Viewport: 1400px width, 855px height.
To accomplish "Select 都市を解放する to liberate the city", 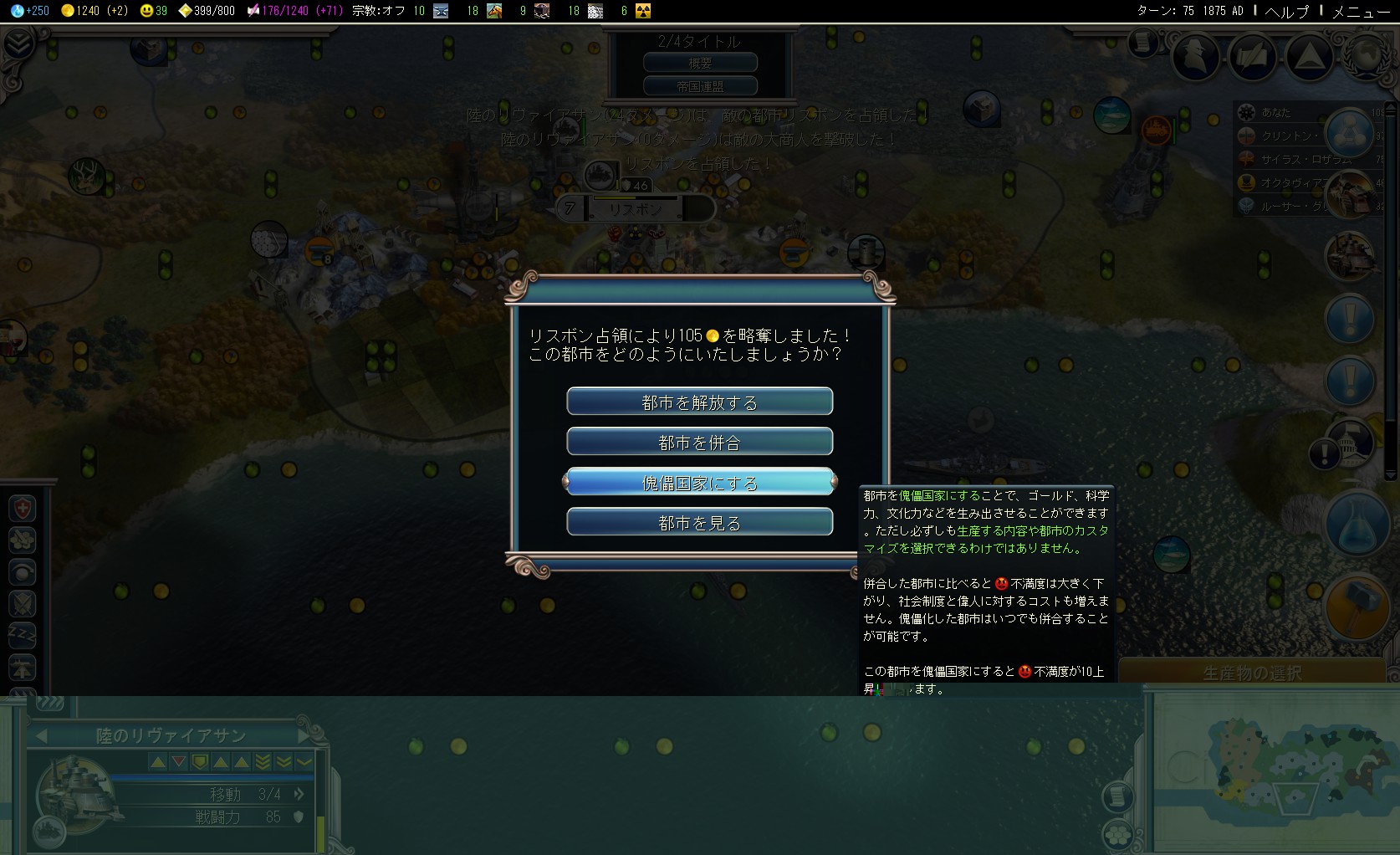I will click(700, 401).
